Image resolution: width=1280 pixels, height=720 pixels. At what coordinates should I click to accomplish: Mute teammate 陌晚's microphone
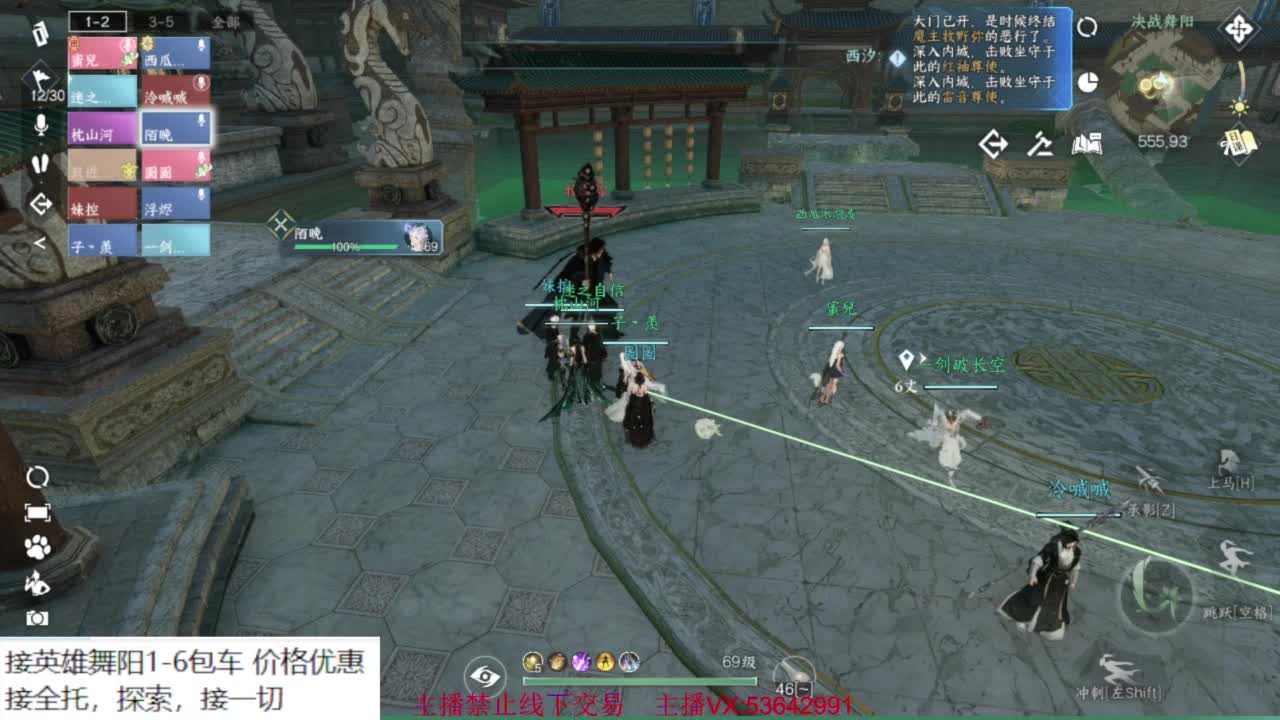click(199, 121)
